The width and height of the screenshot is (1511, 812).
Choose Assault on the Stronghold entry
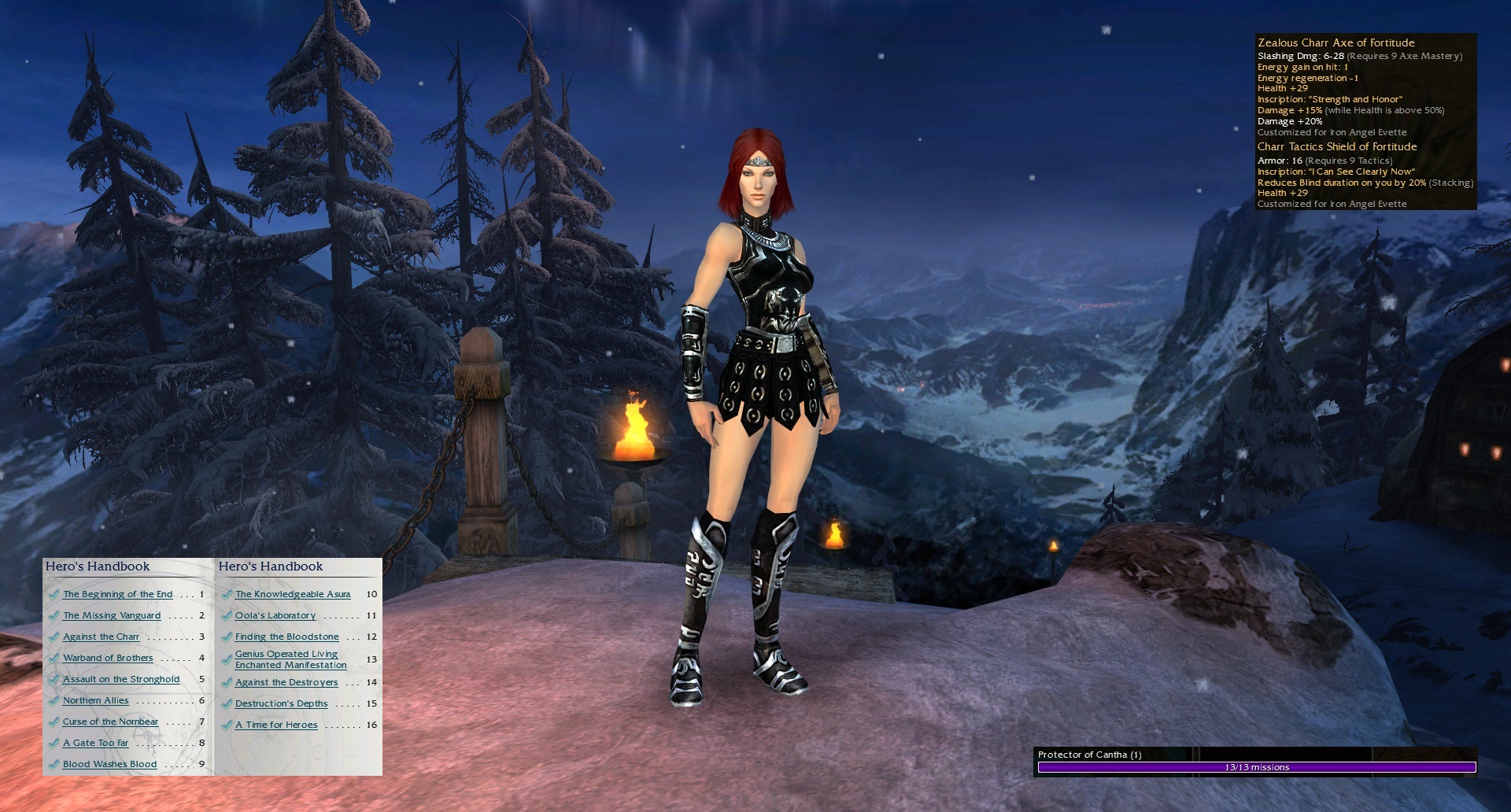point(121,679)
